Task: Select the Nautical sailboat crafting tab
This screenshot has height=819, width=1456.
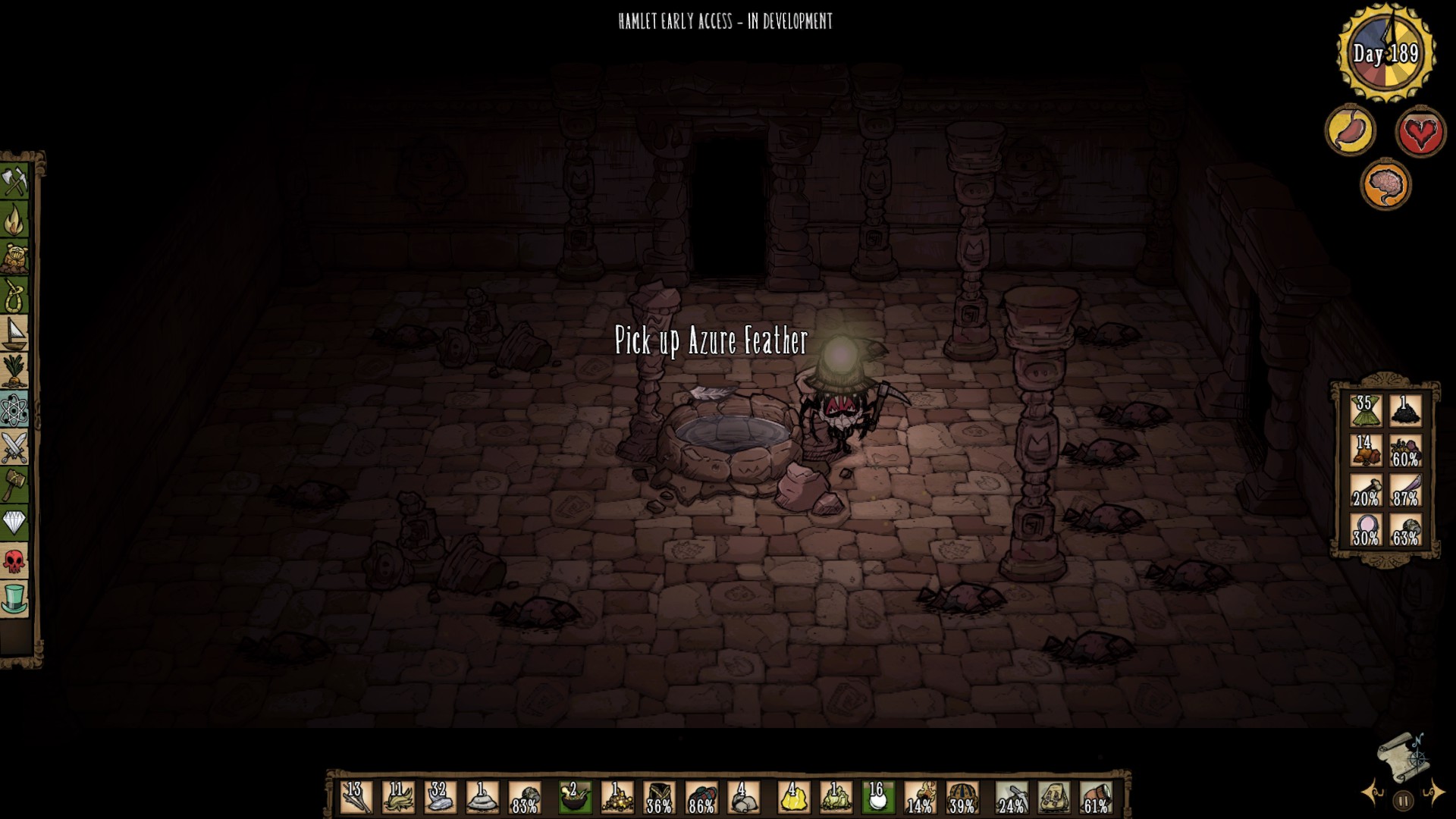Action: 14,334
